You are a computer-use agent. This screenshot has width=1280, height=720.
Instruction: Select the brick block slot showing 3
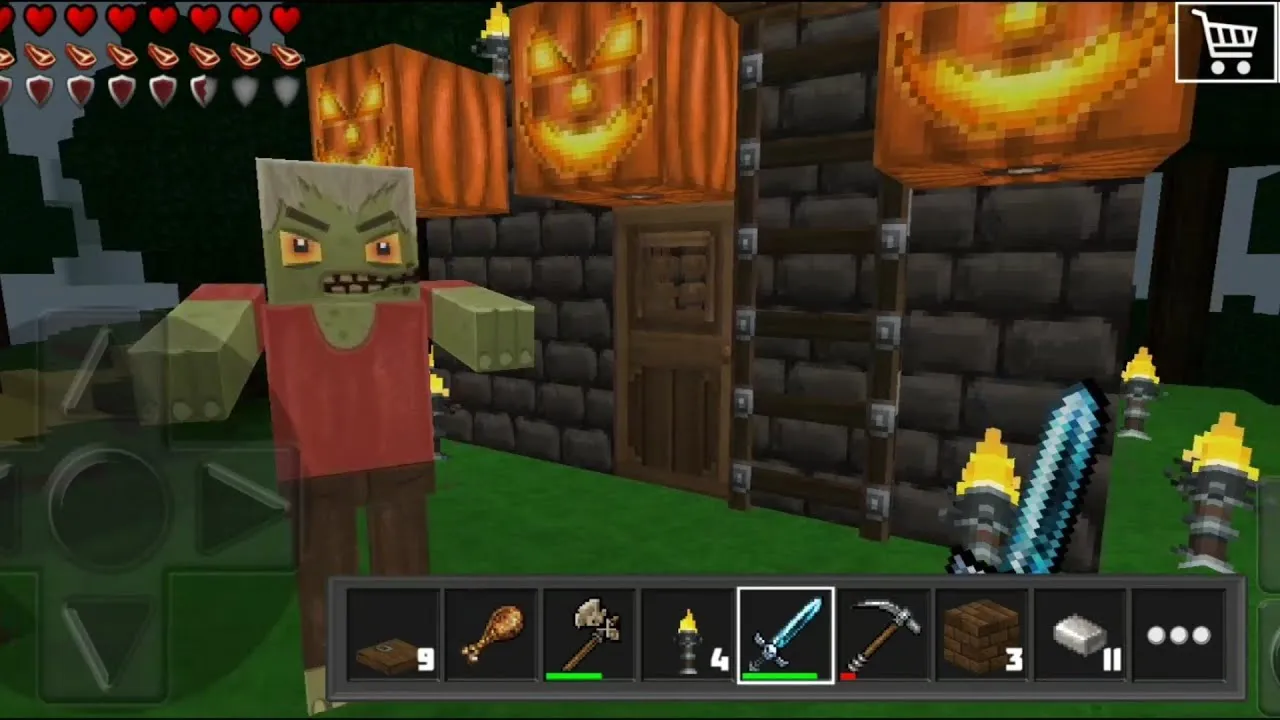pos(980,633)
